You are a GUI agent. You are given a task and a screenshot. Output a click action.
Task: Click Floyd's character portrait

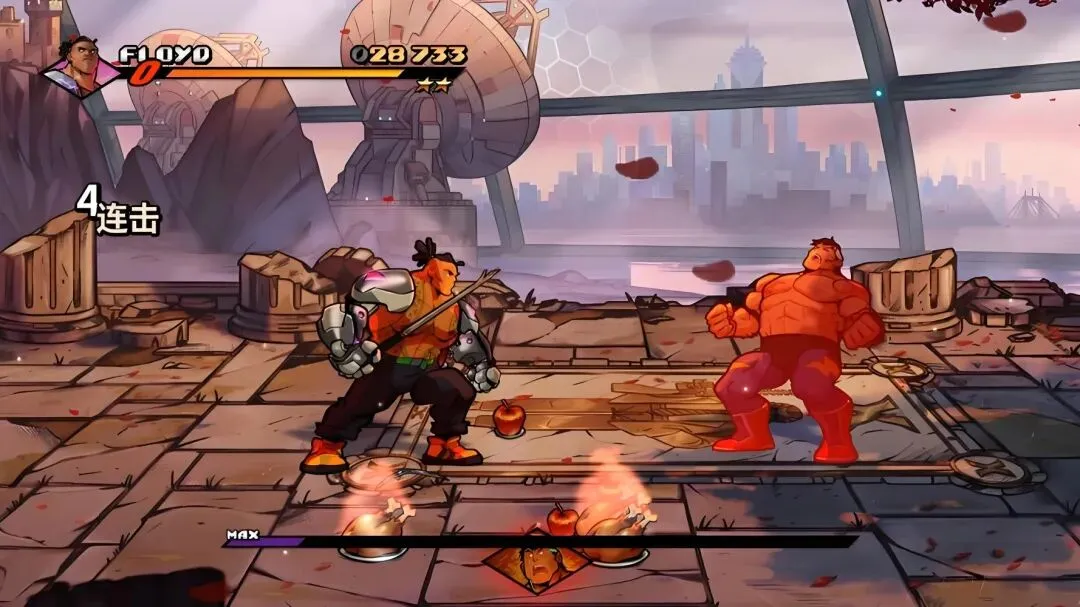(82, 65)
